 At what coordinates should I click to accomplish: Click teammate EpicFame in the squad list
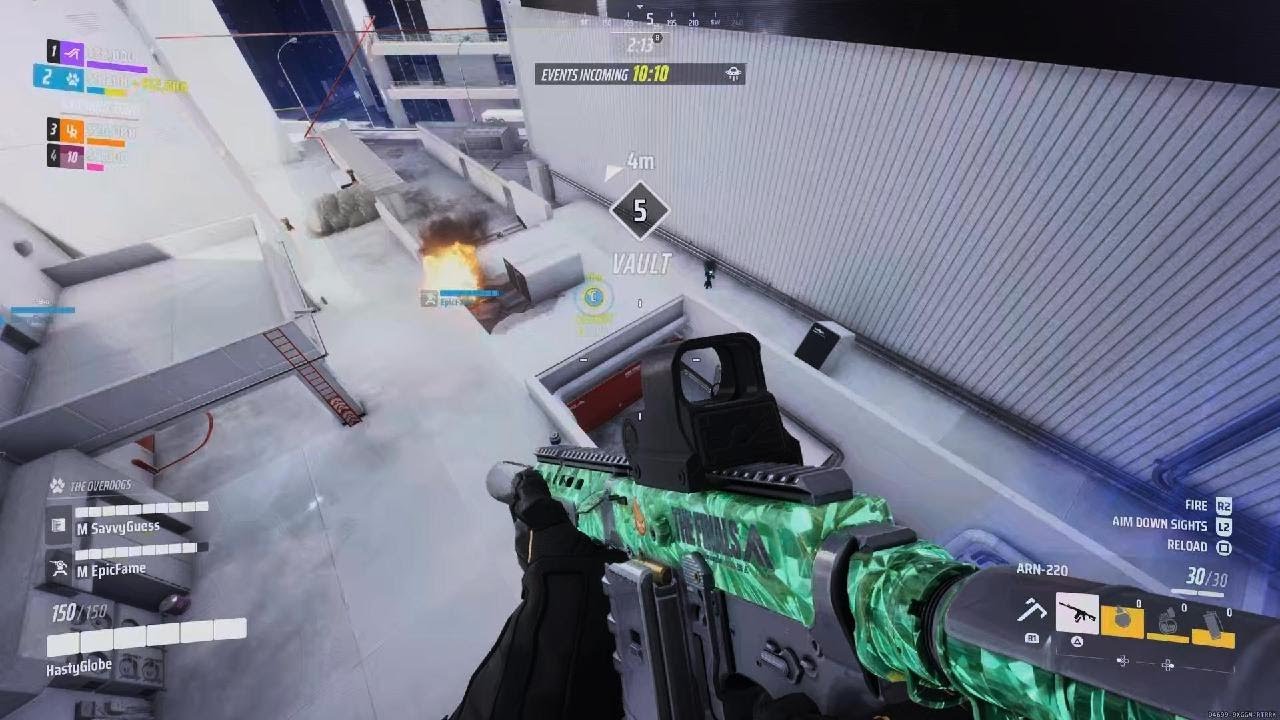(110, 569)
